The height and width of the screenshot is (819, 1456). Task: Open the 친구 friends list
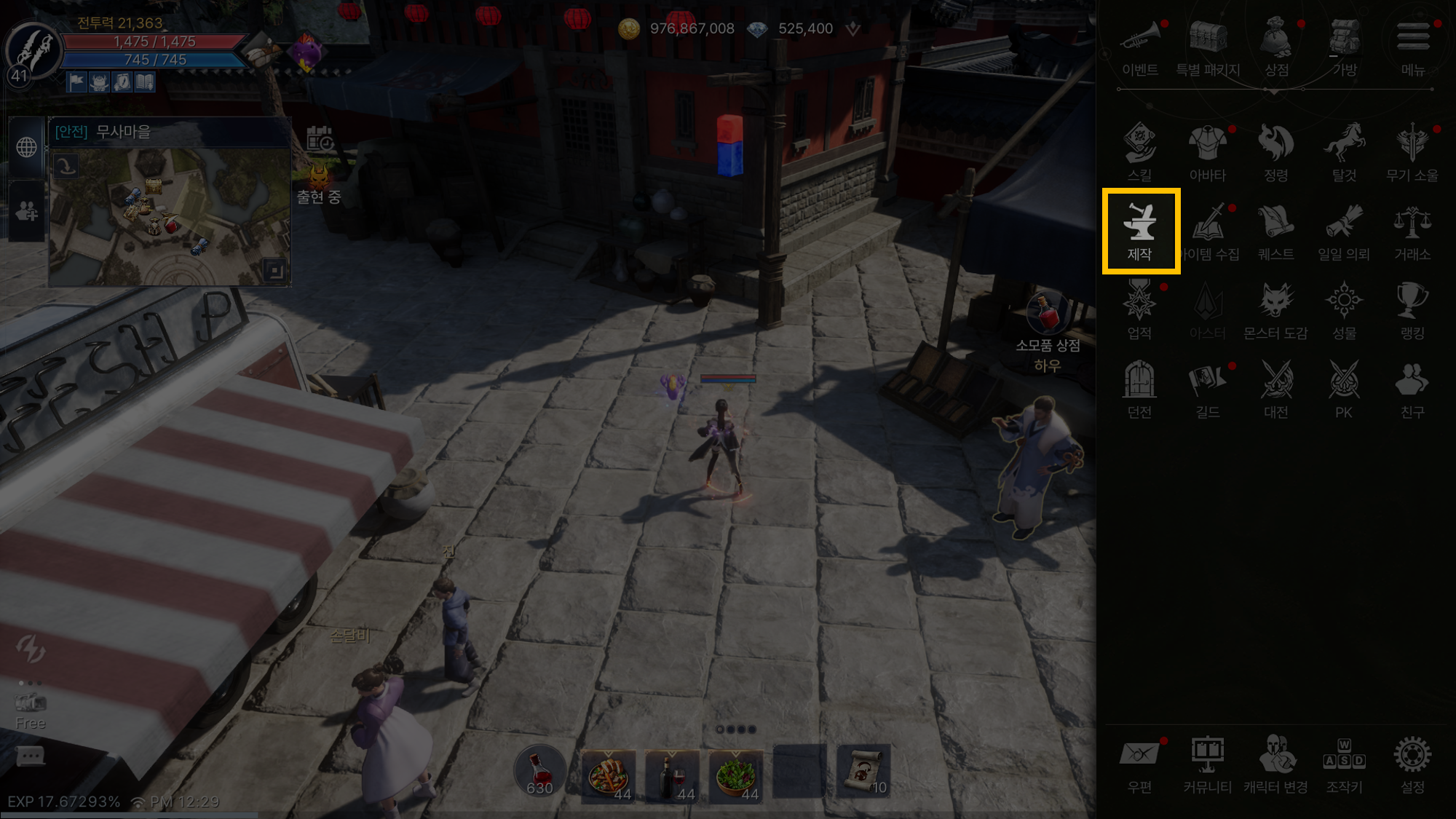click(x=1412, y=388)
